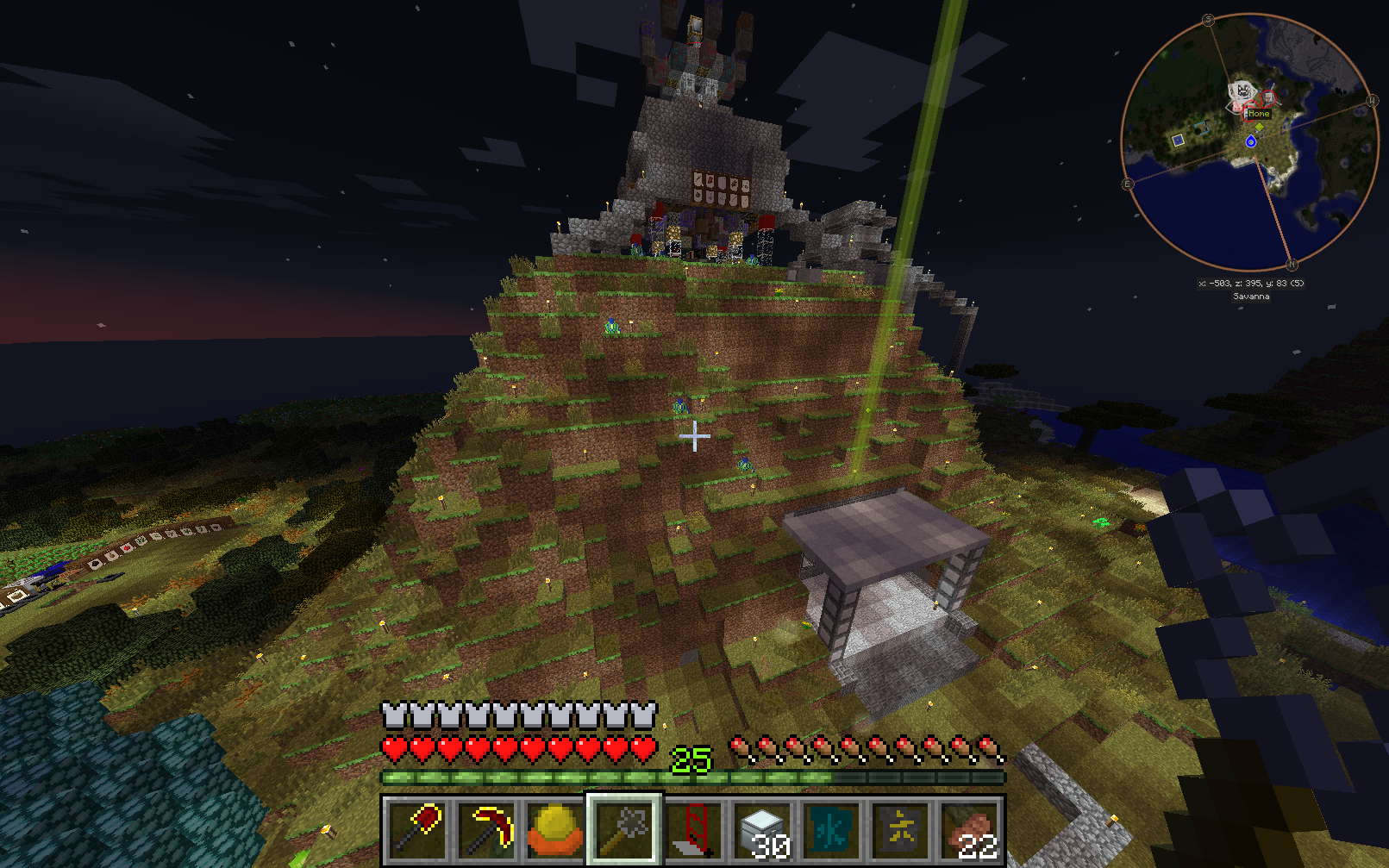Select the gray spiked mace hotbar slot
Screen dimensions: 1389x868
coord(624,829)
